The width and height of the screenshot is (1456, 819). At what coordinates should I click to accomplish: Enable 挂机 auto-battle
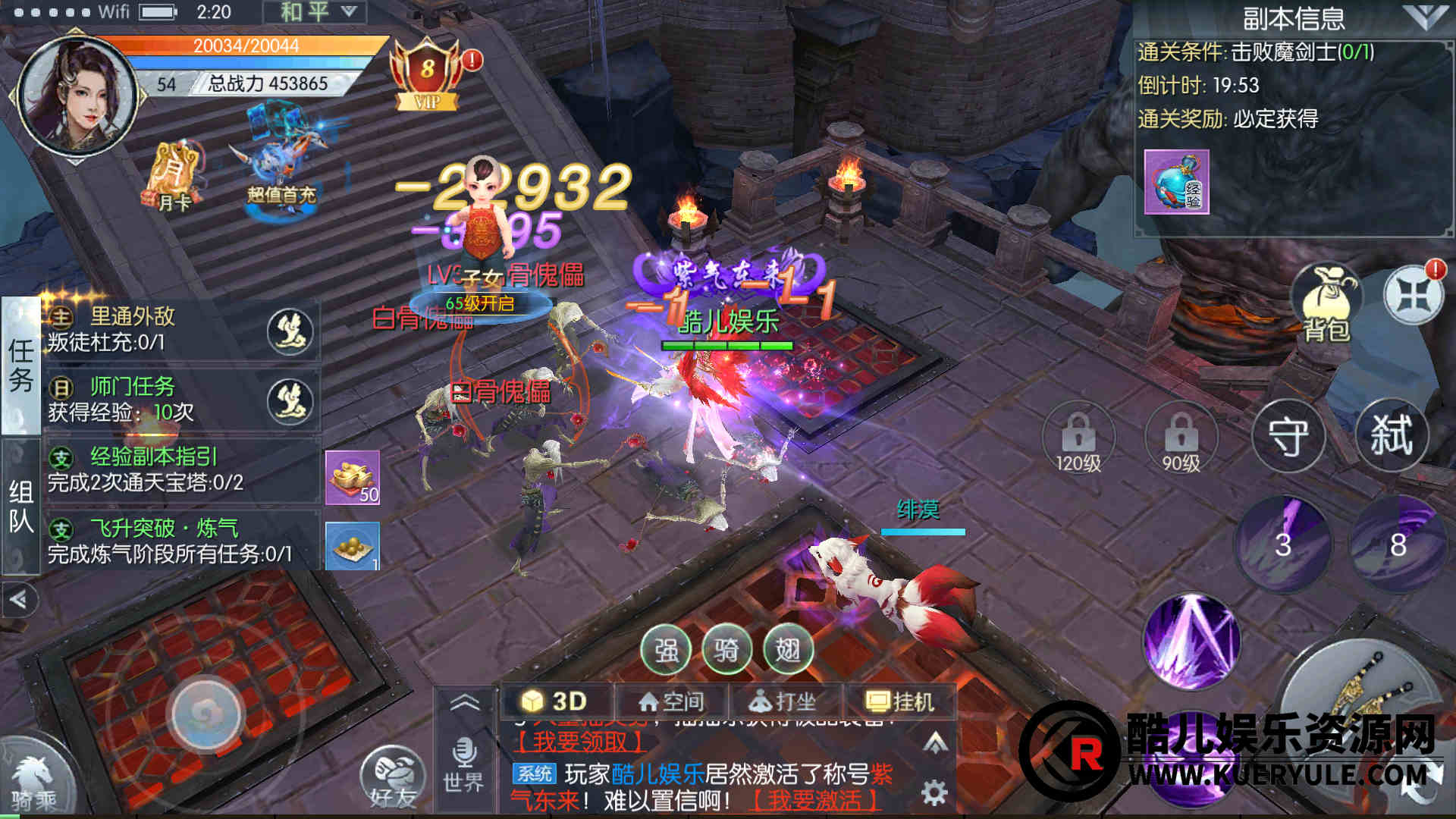click(x=901, y=701)
